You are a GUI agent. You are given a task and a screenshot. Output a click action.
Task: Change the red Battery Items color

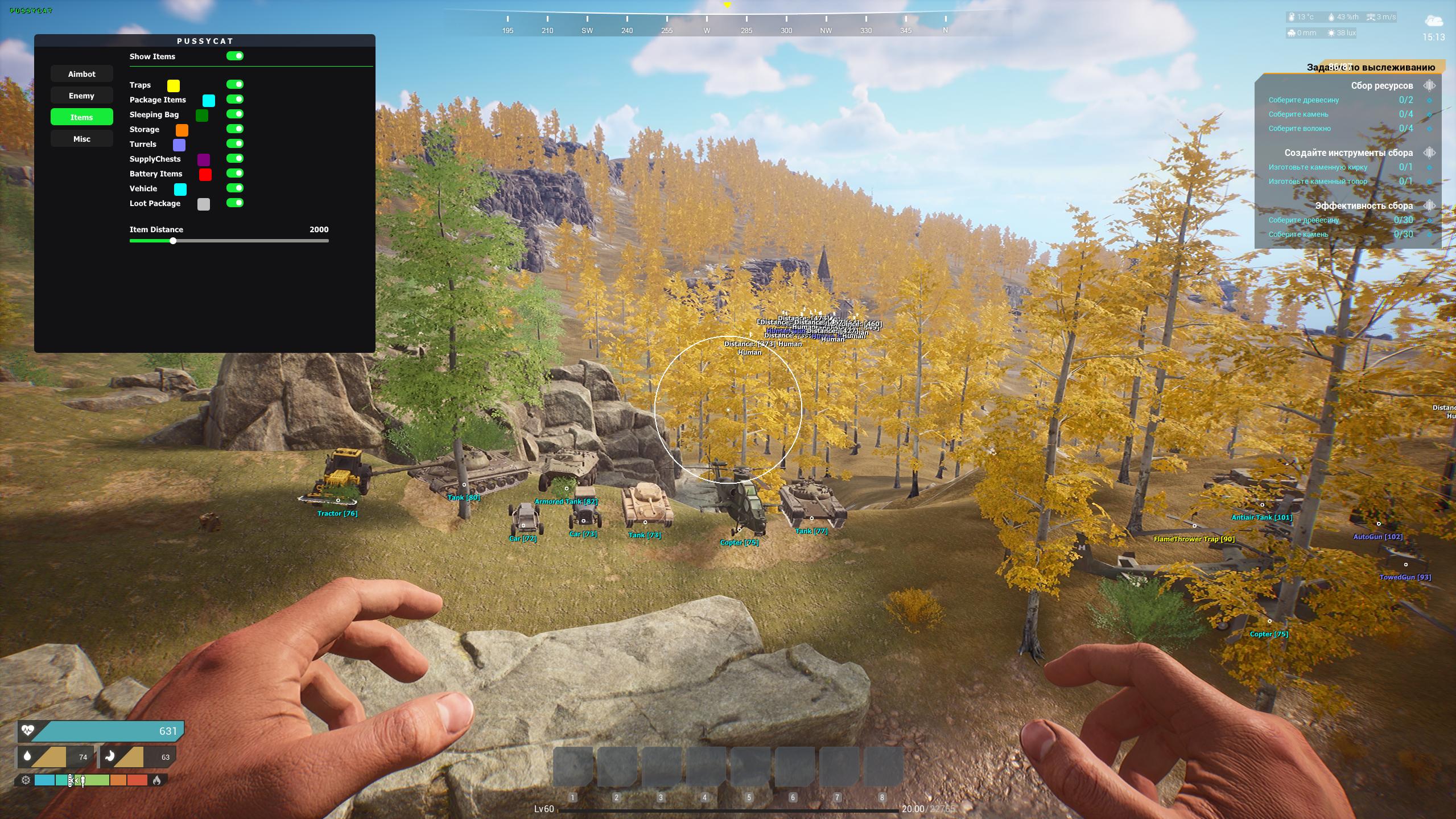click(x=205, y=175)
